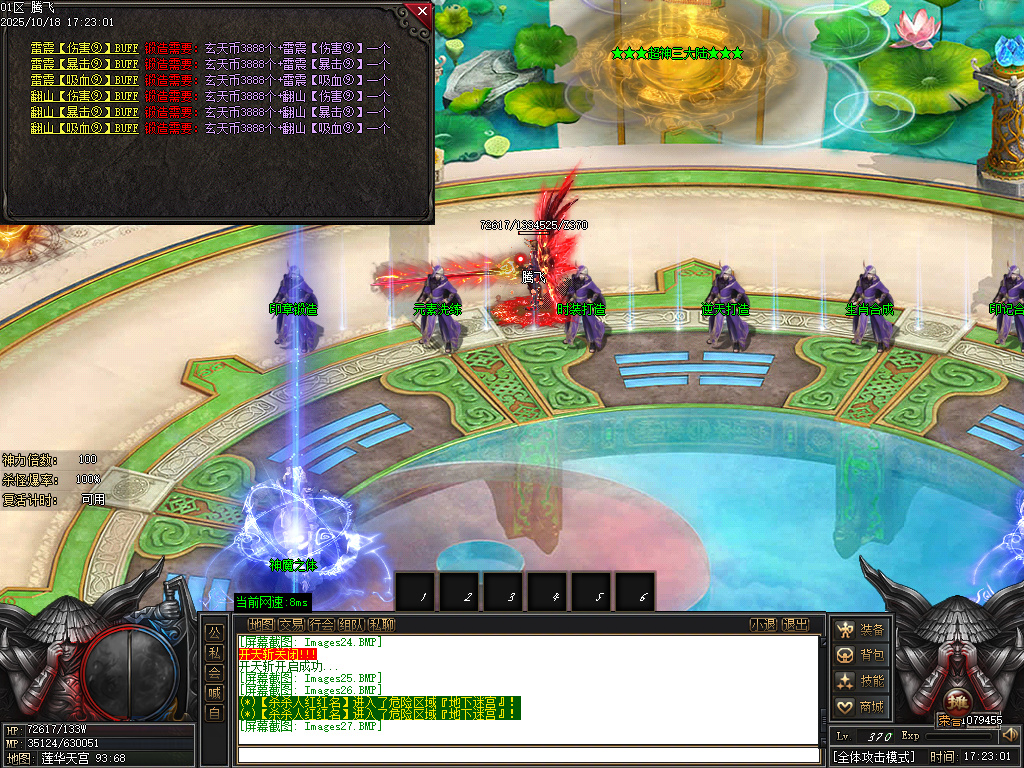Focus the chat text input box
This screenshot has height=768, width=1024.
pos(528,755)
